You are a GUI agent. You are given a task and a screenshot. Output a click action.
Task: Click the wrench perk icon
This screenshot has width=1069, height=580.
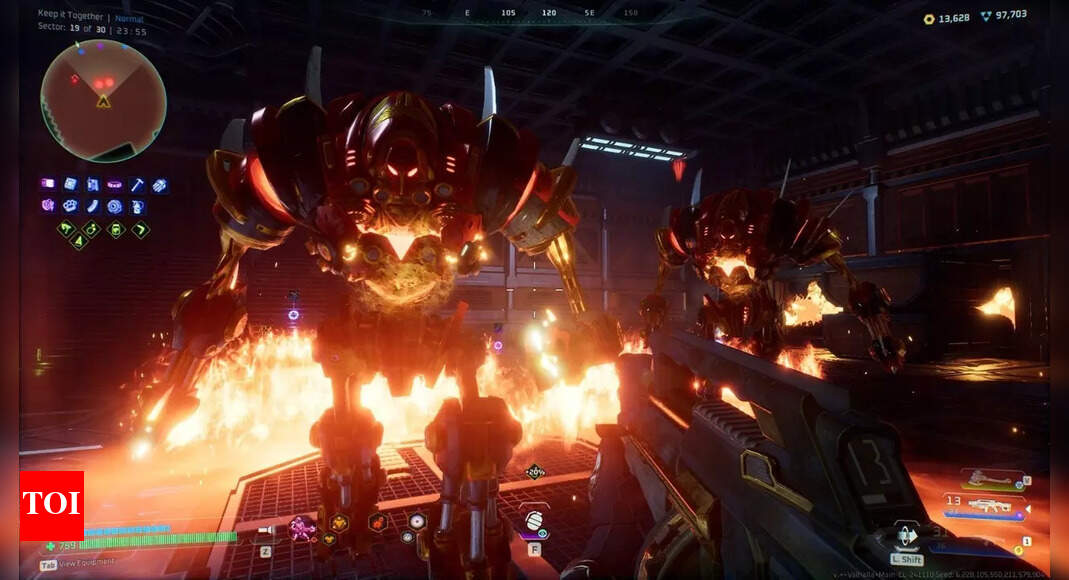tap(92, 206)
